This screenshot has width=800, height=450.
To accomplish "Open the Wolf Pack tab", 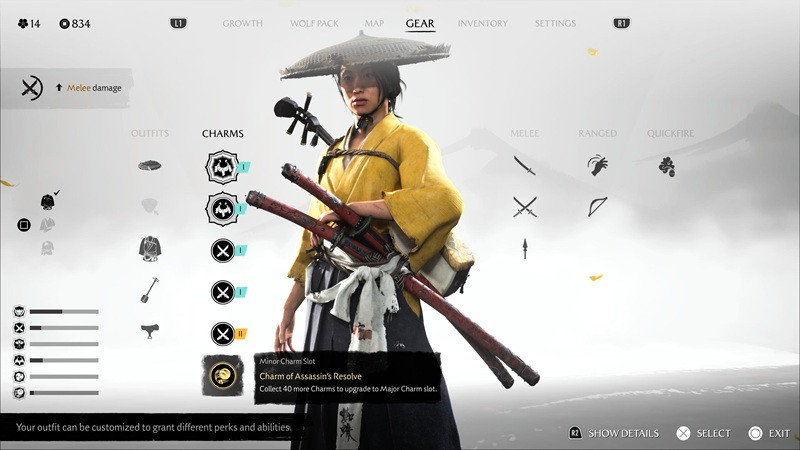I will pyautogui.click(x=314, y=23).
